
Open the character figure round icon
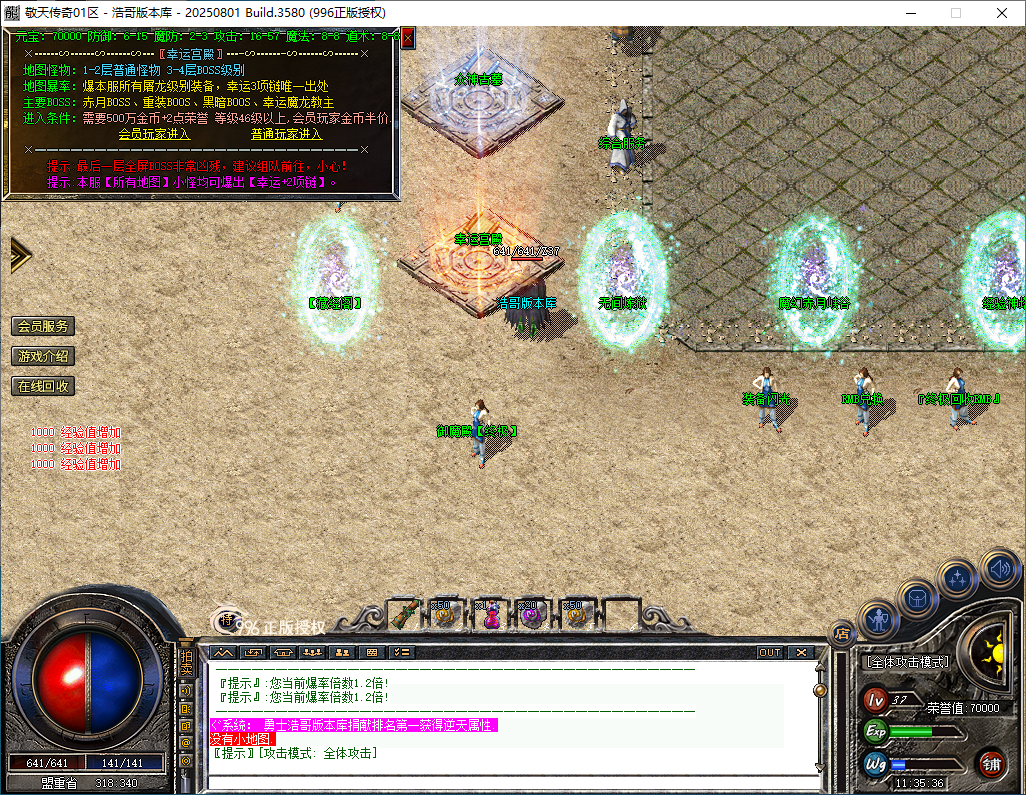click(x=877, y=620)
